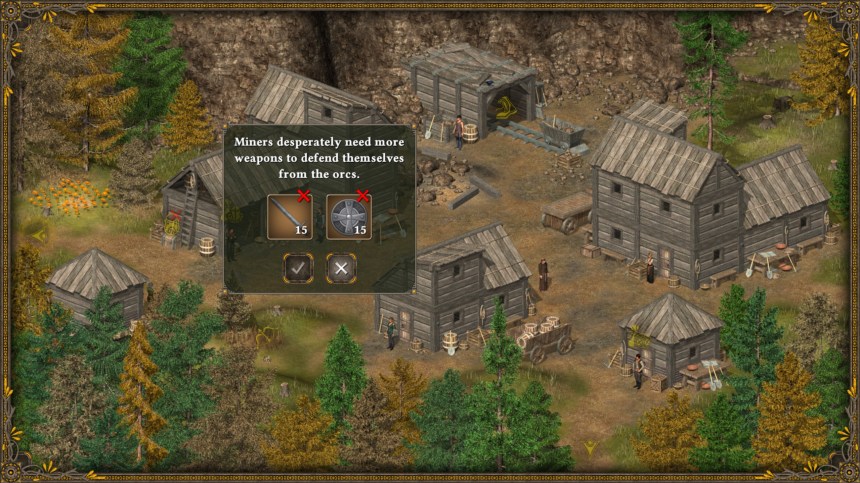Decline the miners' request with the X button
The image size is (860, 483).
point(341,267)
